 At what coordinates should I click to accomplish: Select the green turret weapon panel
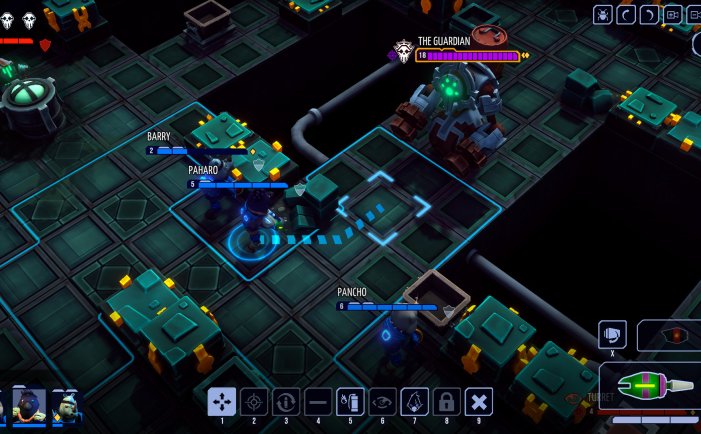click(x=655, y=385)
